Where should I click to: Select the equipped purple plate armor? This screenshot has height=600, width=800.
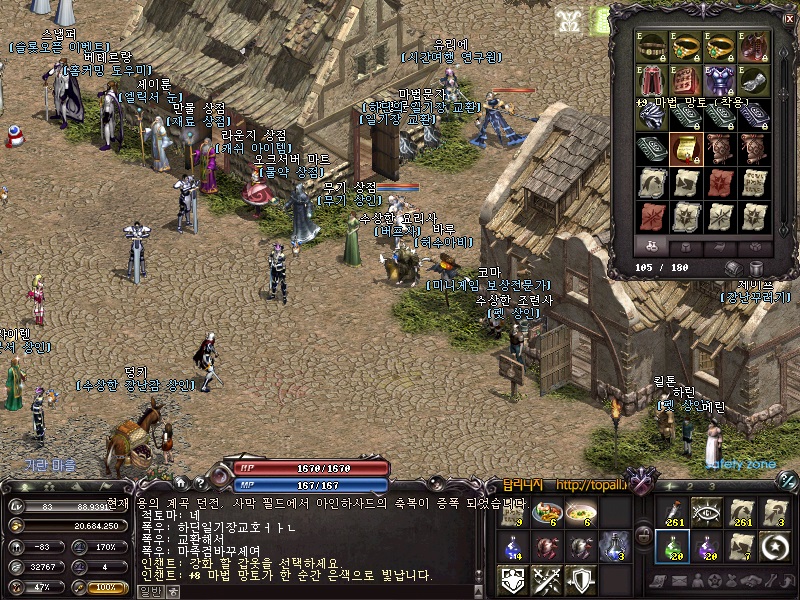click(x=720, y=81)
